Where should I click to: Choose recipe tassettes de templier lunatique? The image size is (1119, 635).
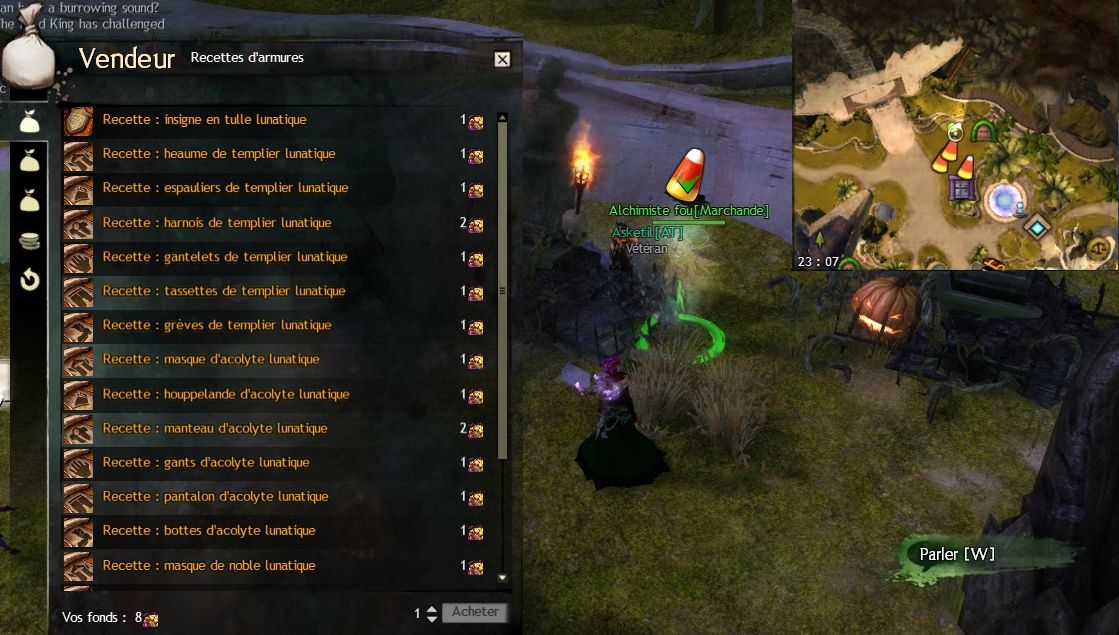pos(224,291)
